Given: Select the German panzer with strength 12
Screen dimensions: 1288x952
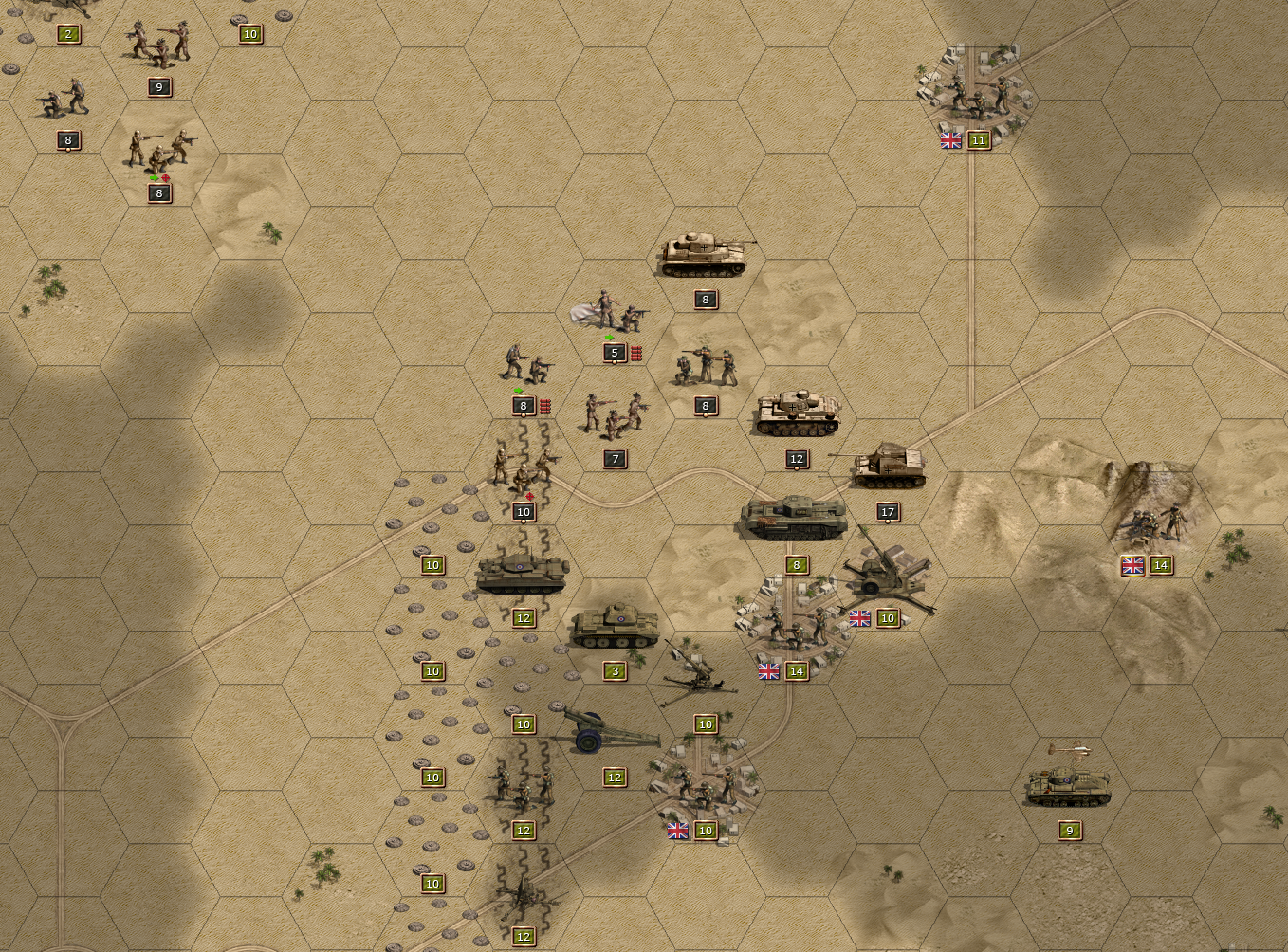Looking at the screenshot, I should (798, 414).
